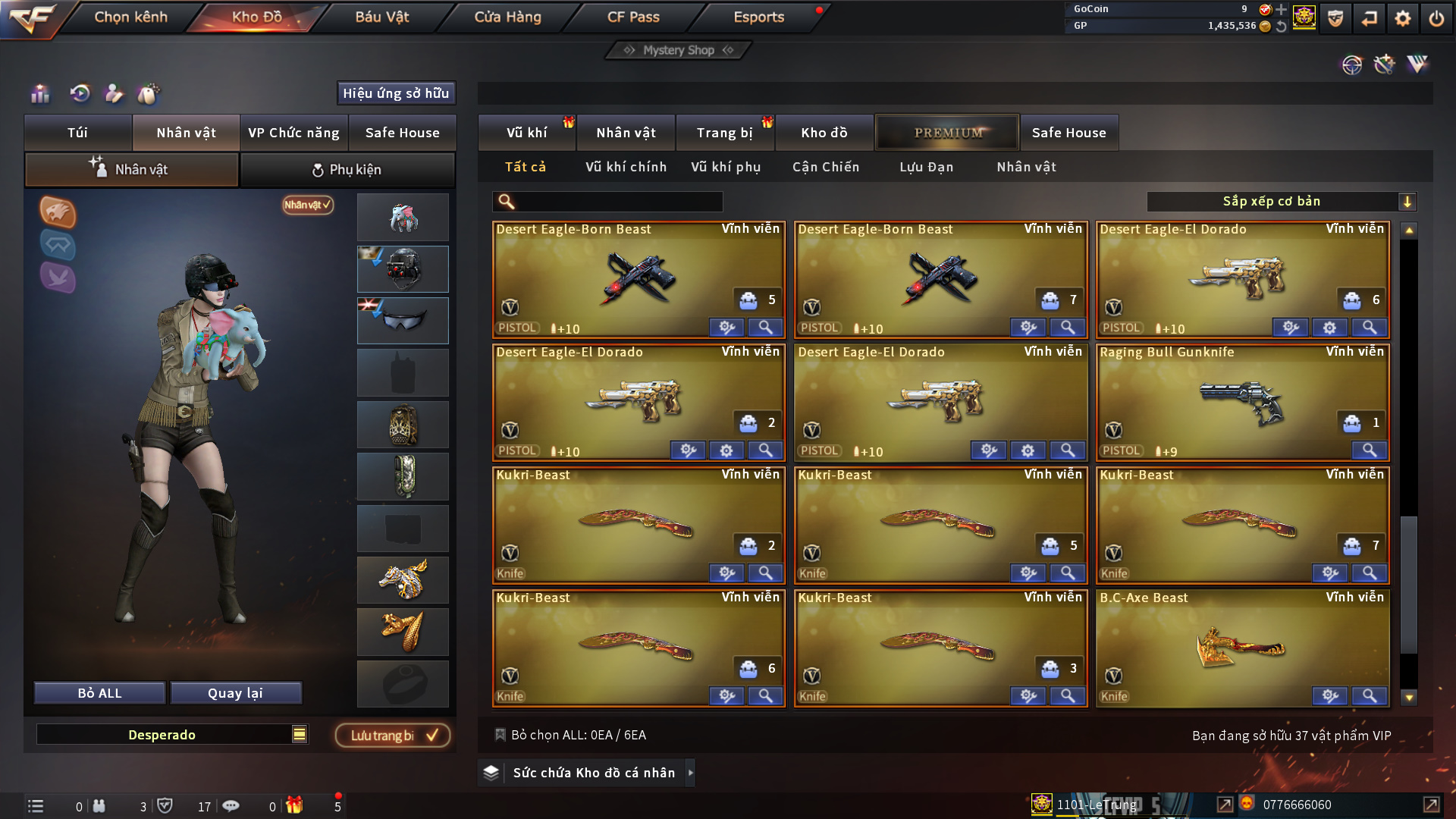Click the Bỏ ALL button
Viewport: 1456px width, 819px height.
click(99, 693)
